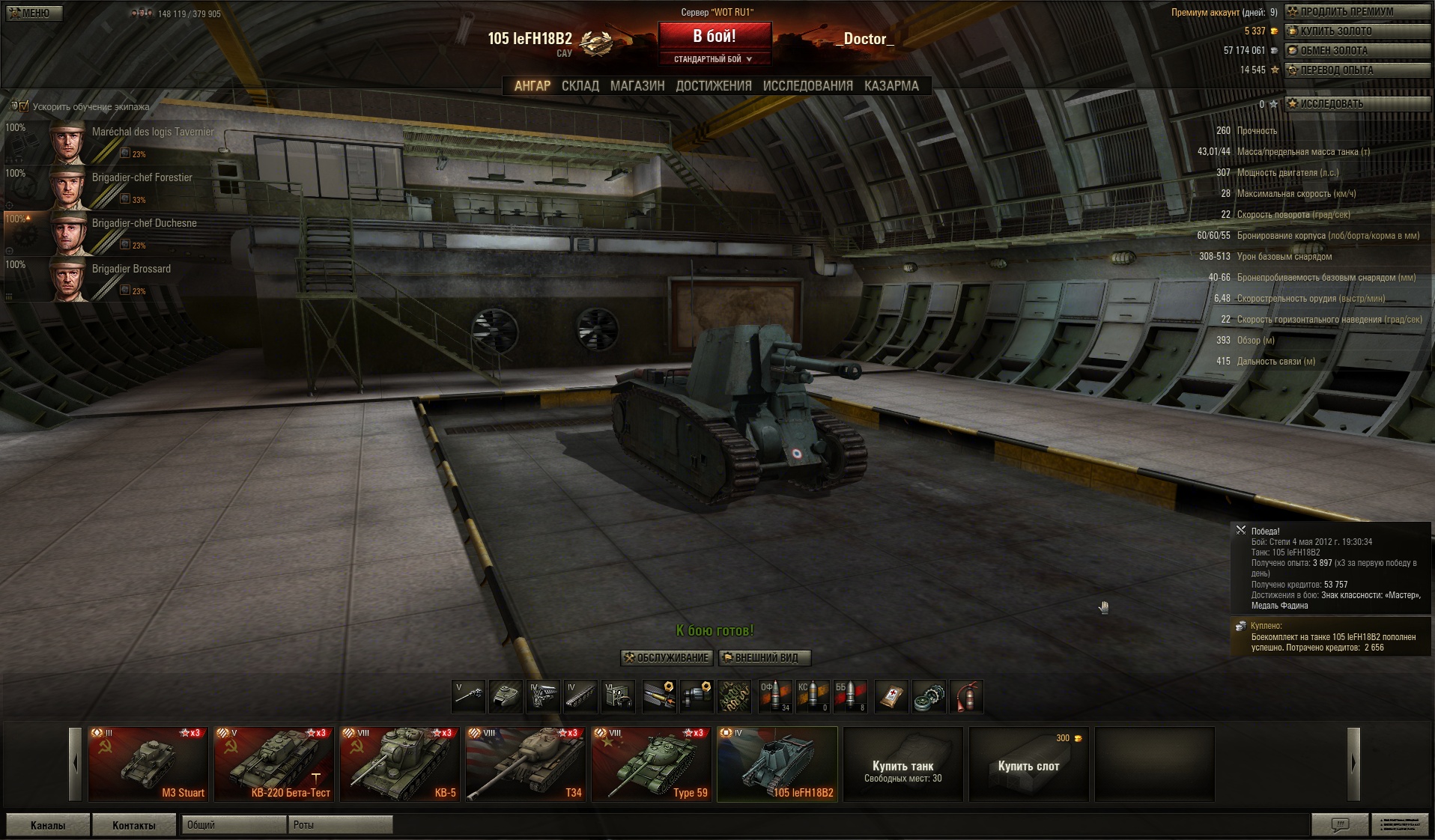Open the ОБМЕН ЗОЛОТА exchange
This screenshot has height=840, width=1435.
pyautogui.click(x=1357, y=50)
